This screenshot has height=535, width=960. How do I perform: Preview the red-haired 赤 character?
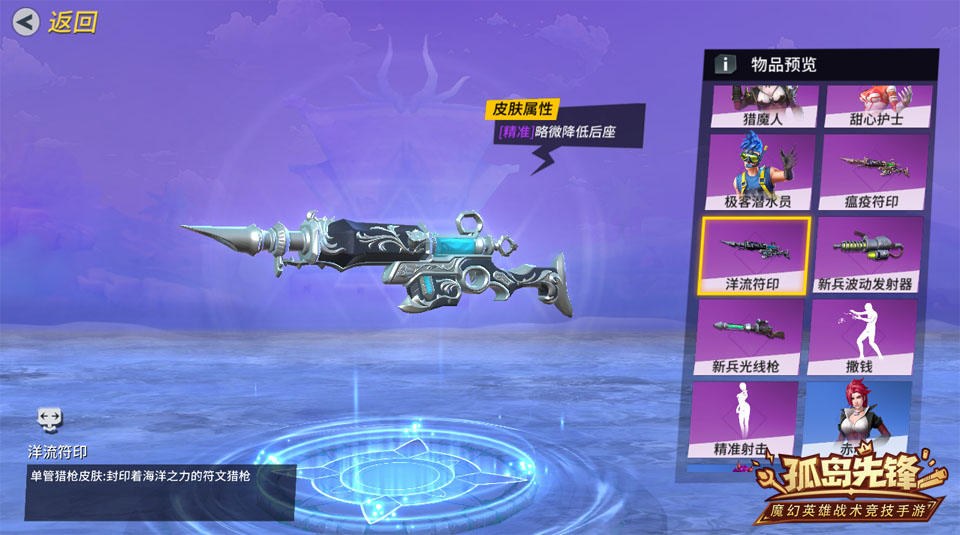pos(856,415)
